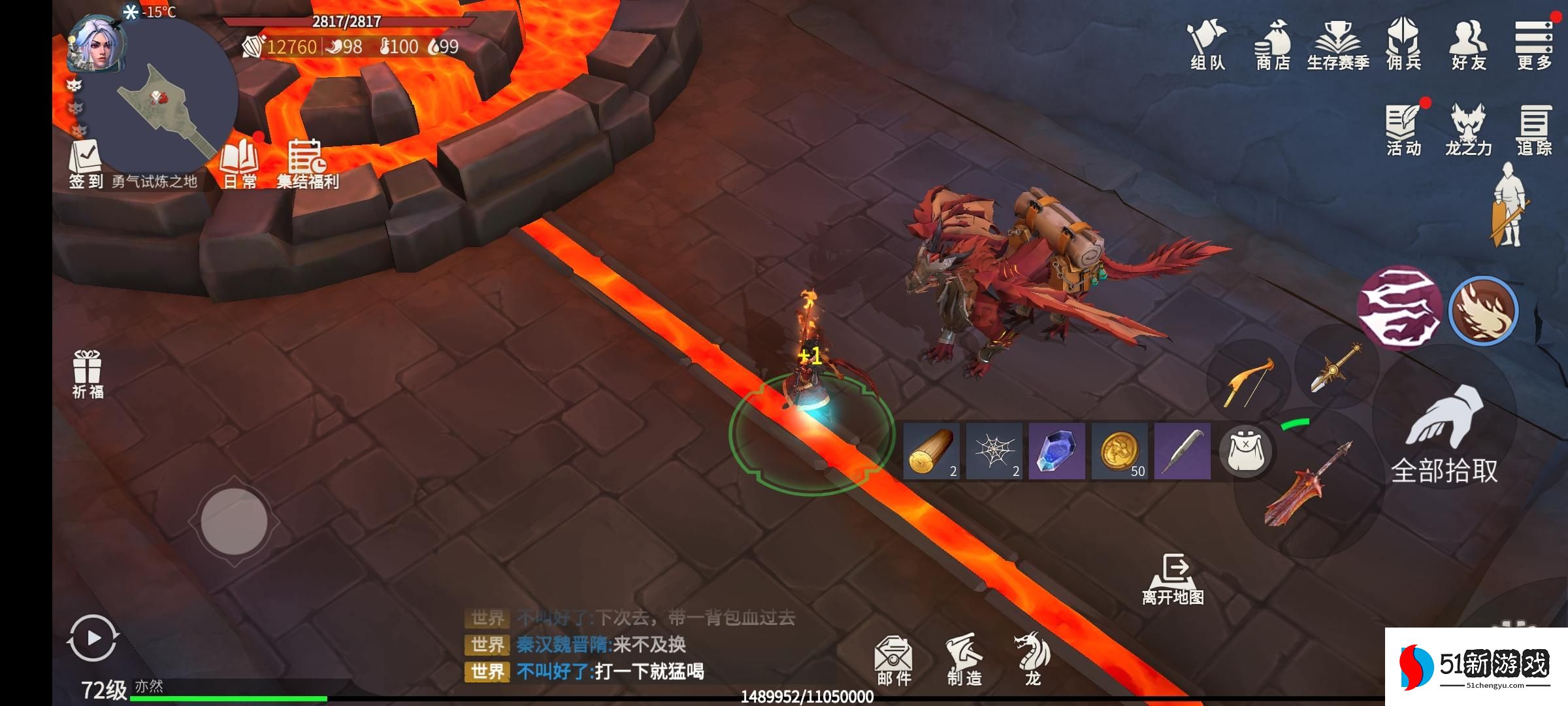Open the 制造 crafting menu

point(964,660)
